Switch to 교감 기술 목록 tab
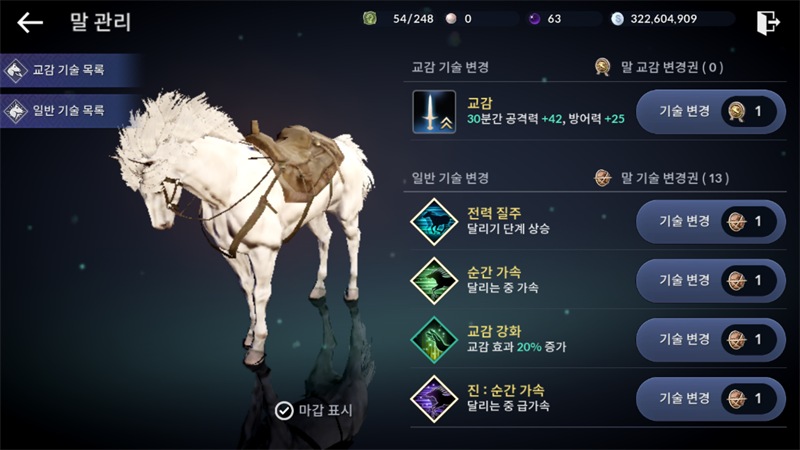This screenshot has height=450, width=800. [68, 70]
